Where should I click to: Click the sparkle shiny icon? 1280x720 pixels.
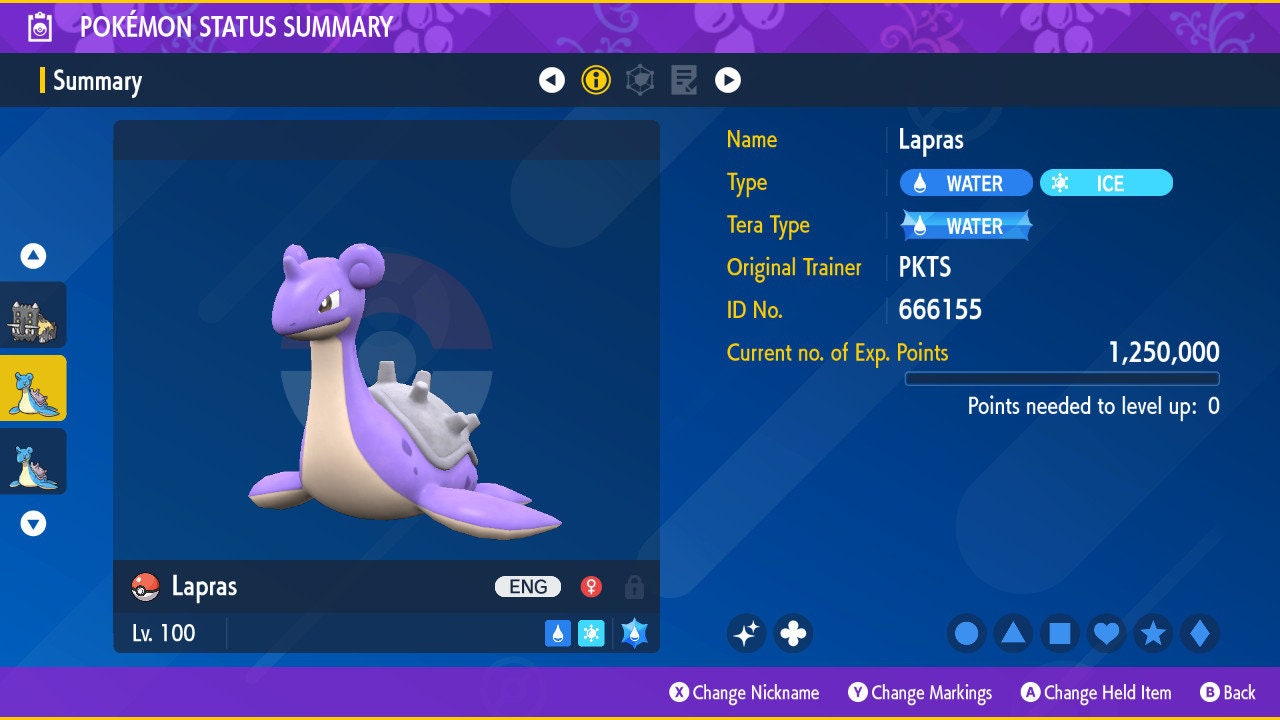pos(746,633)
